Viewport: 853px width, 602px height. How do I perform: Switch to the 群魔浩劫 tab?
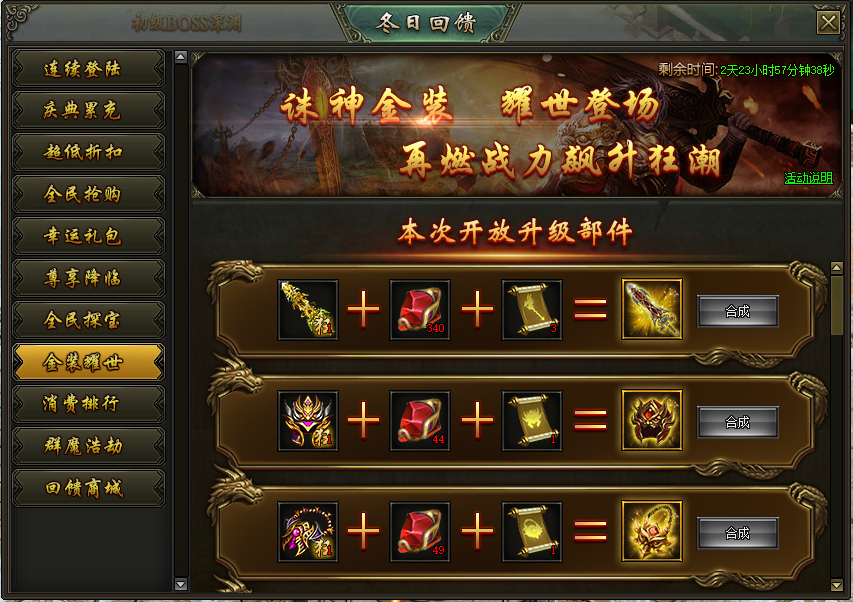tap(88, 446)
